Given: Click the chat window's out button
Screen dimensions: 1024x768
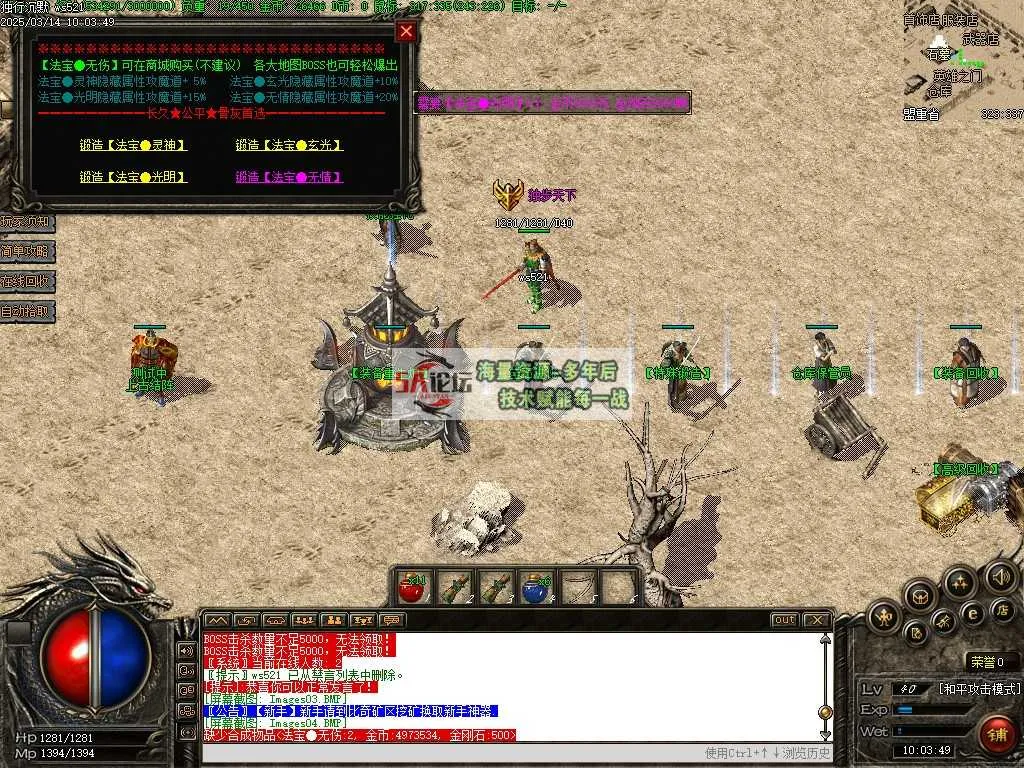Looking at the screenshot, I should pyautogui.click(x=785, y=620).
